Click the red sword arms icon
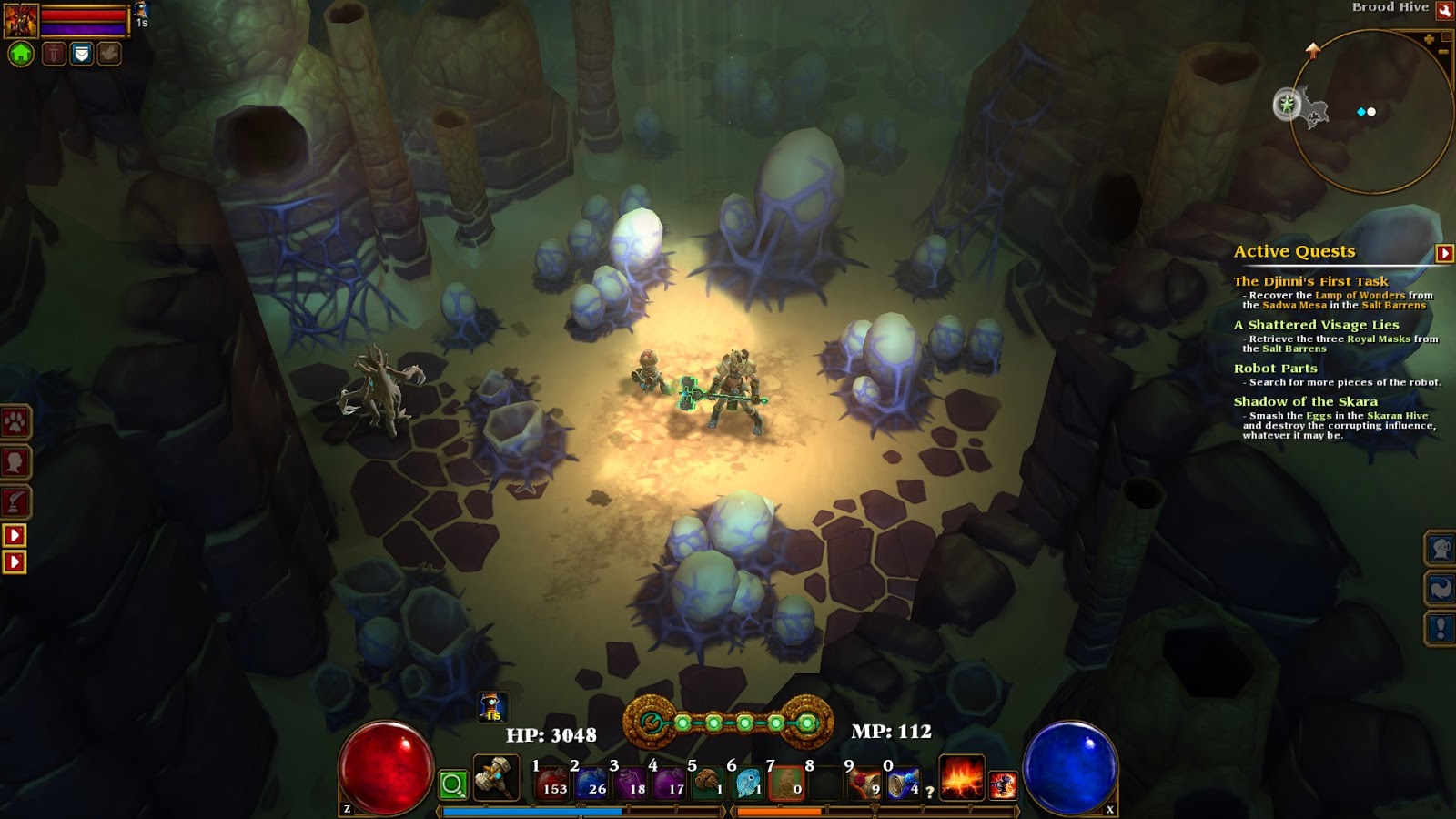The width and height of the screenshot is (1456, 819). tap(53, 55)
